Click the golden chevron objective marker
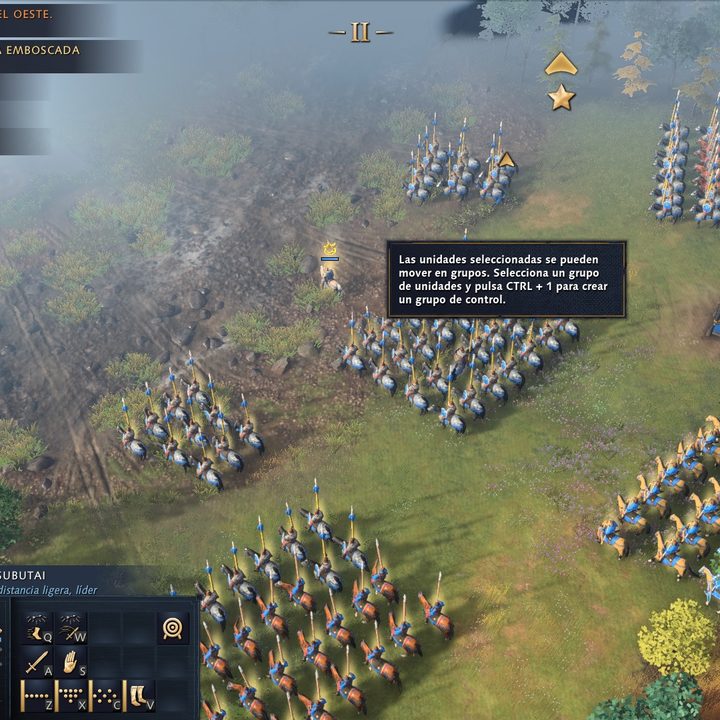Screen dimensions: 720x720 [x=561, y=64]
